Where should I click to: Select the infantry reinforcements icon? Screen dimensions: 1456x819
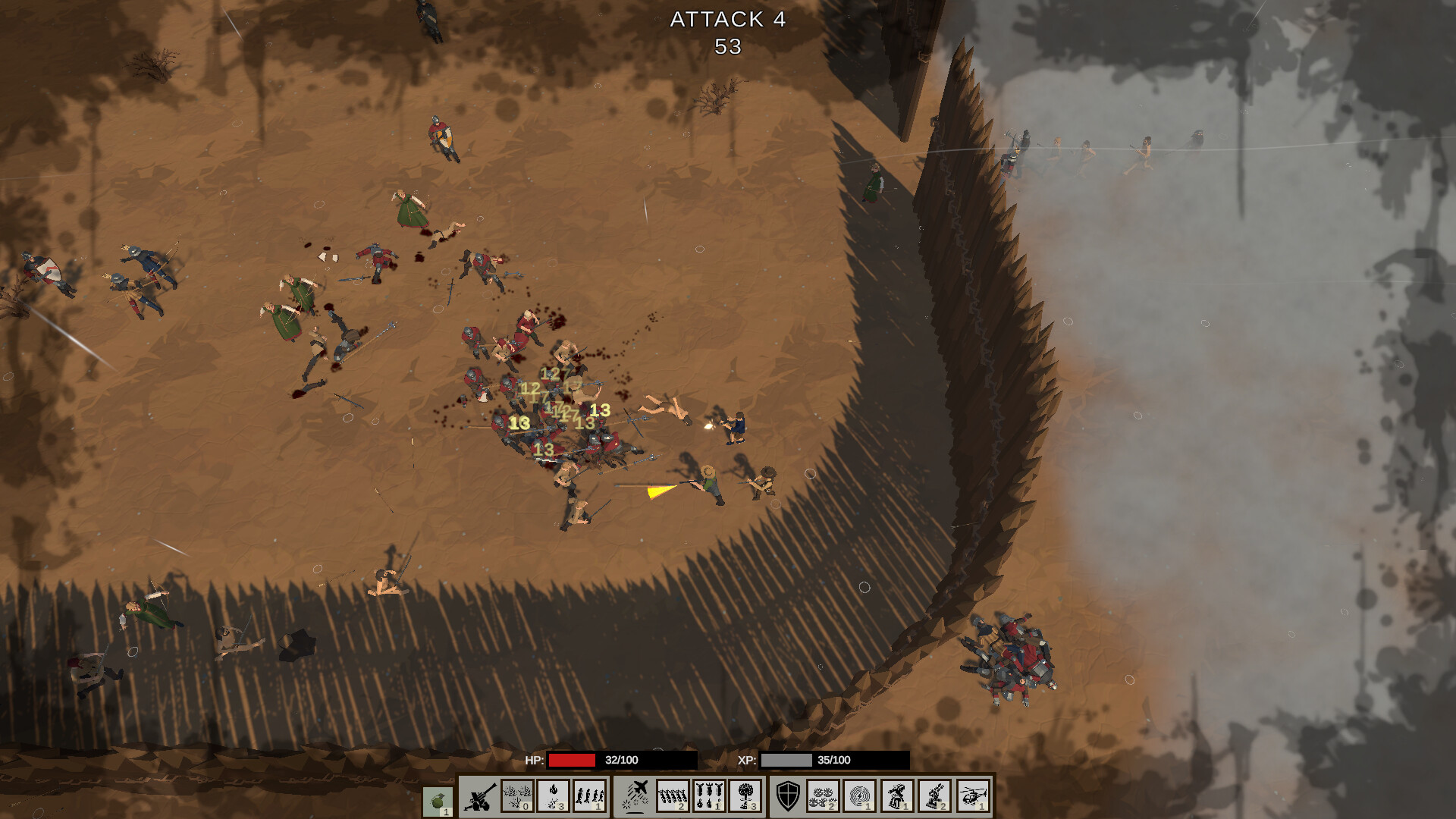pyautogui.click(x=588, y=796)
